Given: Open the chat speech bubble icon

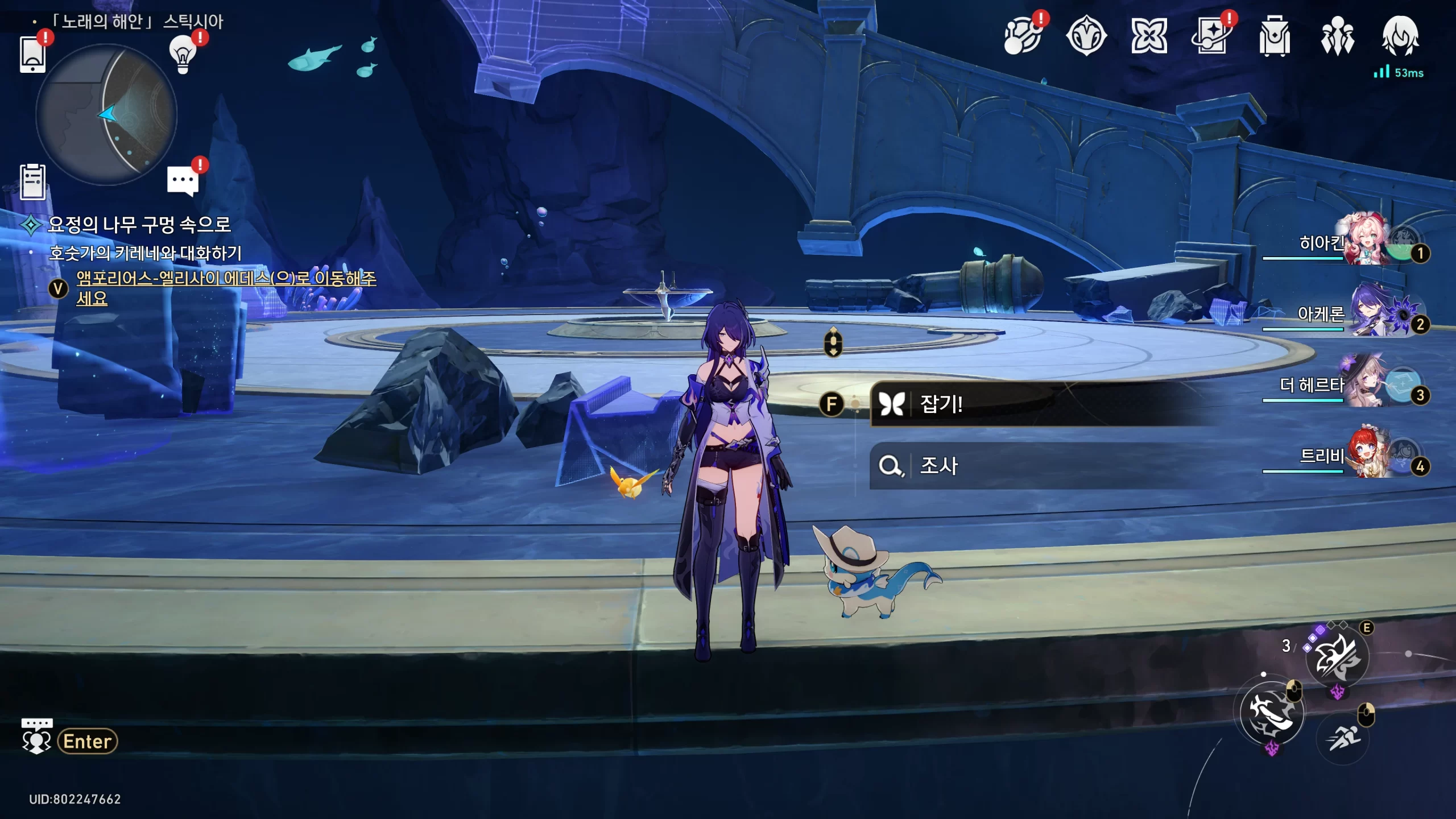Looking at the screenshot, I should coord(183,180).
